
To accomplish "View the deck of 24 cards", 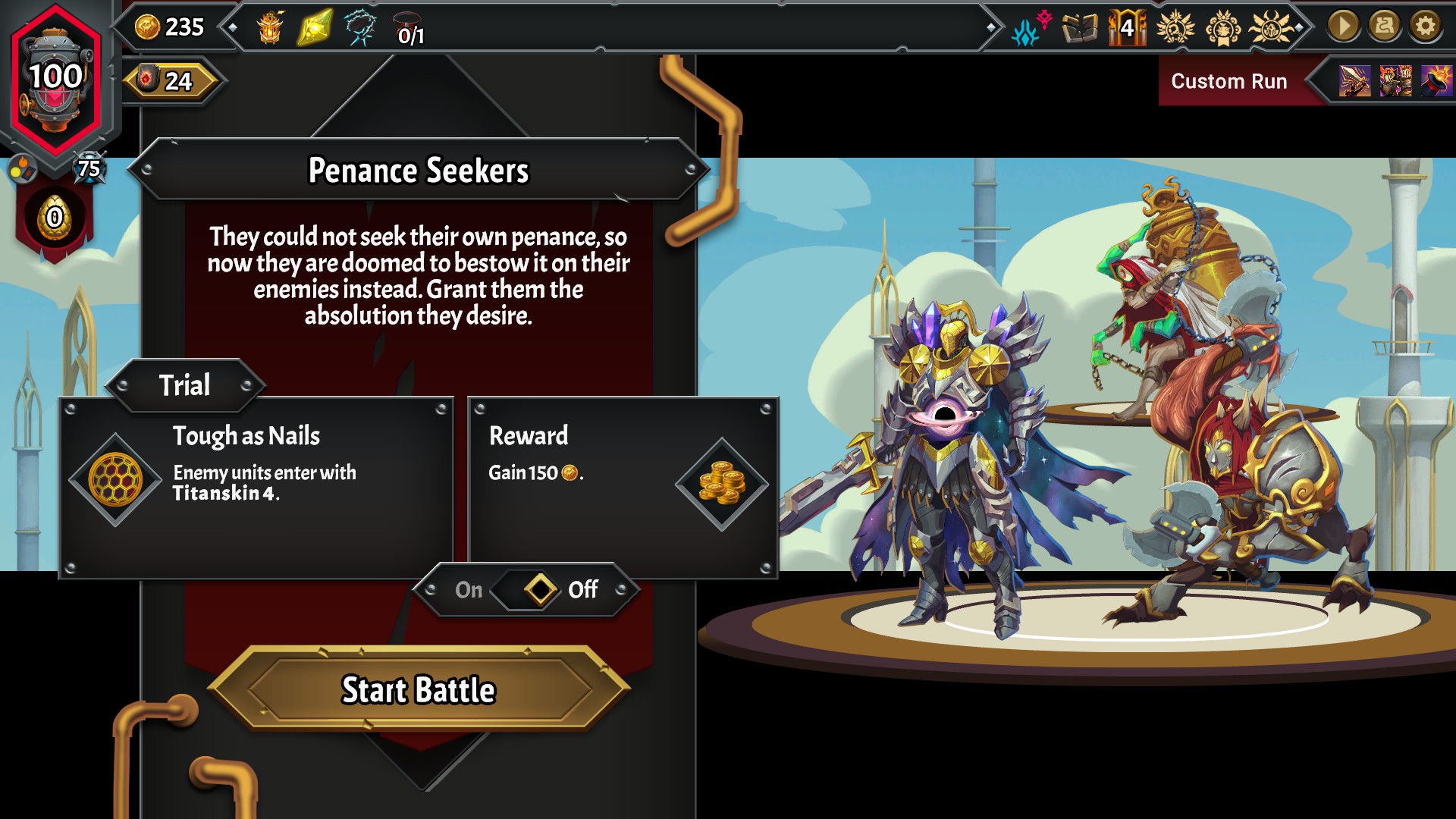I will click(x=171, y=80).
